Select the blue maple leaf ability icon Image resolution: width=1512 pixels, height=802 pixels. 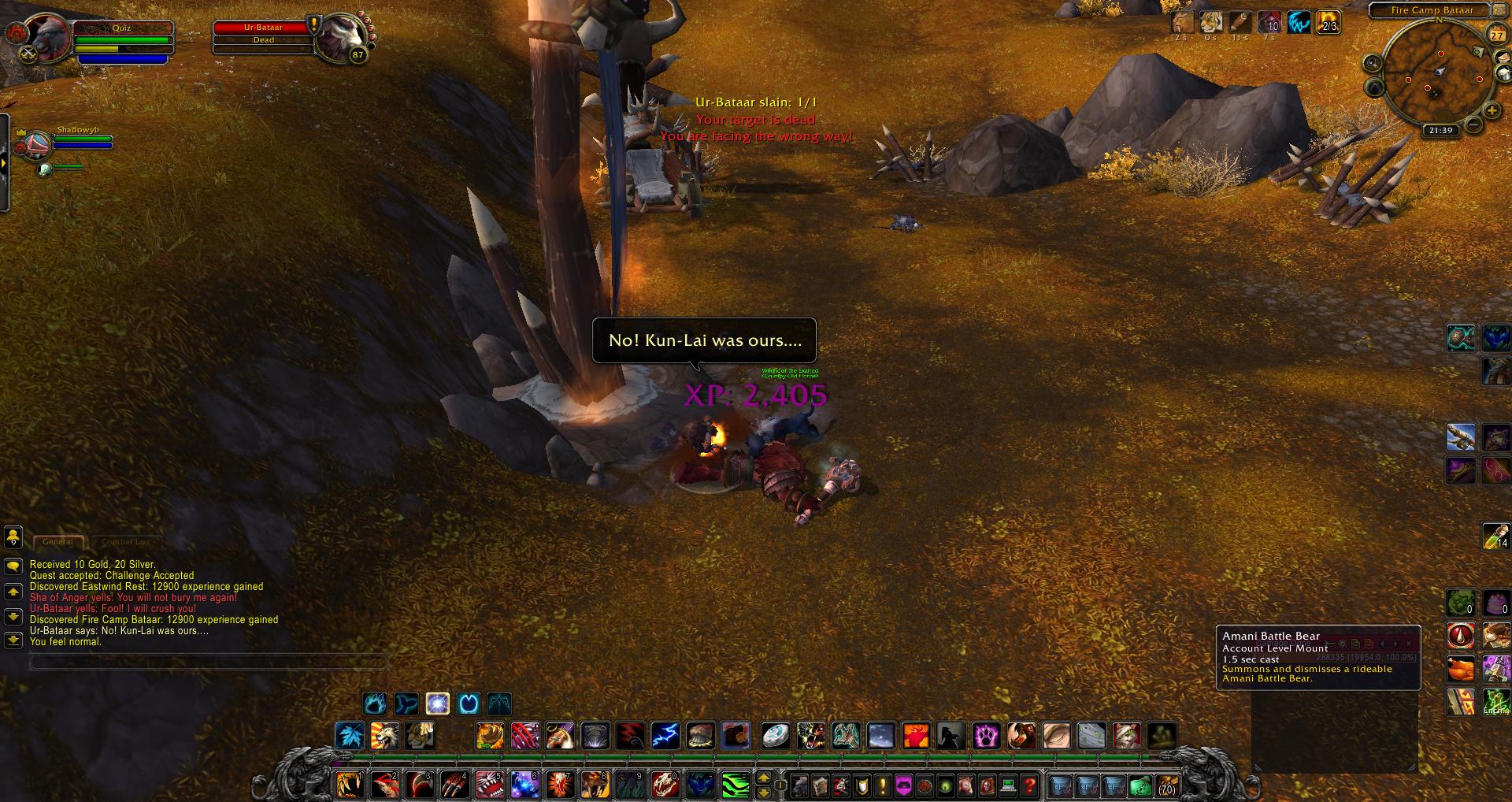(350, 736)
